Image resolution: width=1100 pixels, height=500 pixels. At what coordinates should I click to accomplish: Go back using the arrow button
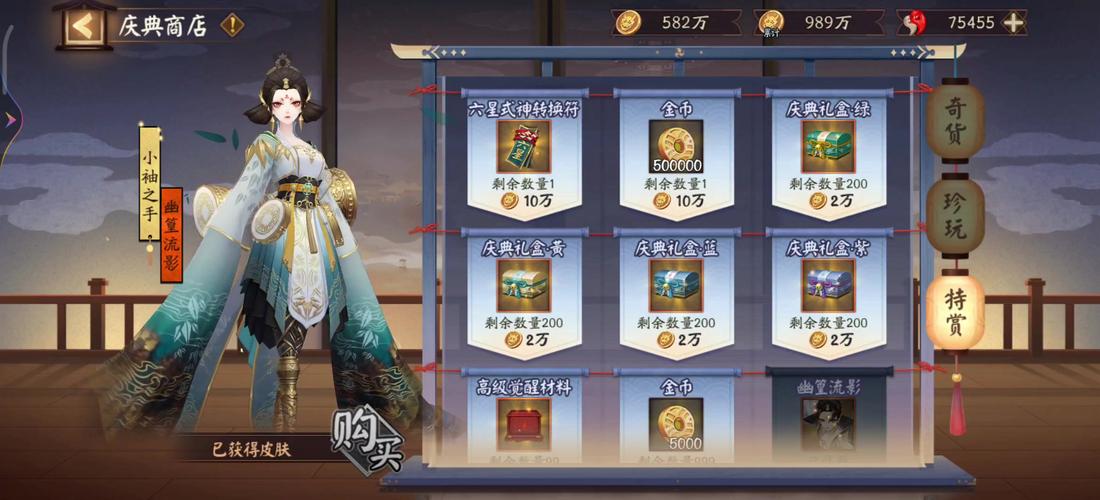pyautogui.click(x=85, y=25)
